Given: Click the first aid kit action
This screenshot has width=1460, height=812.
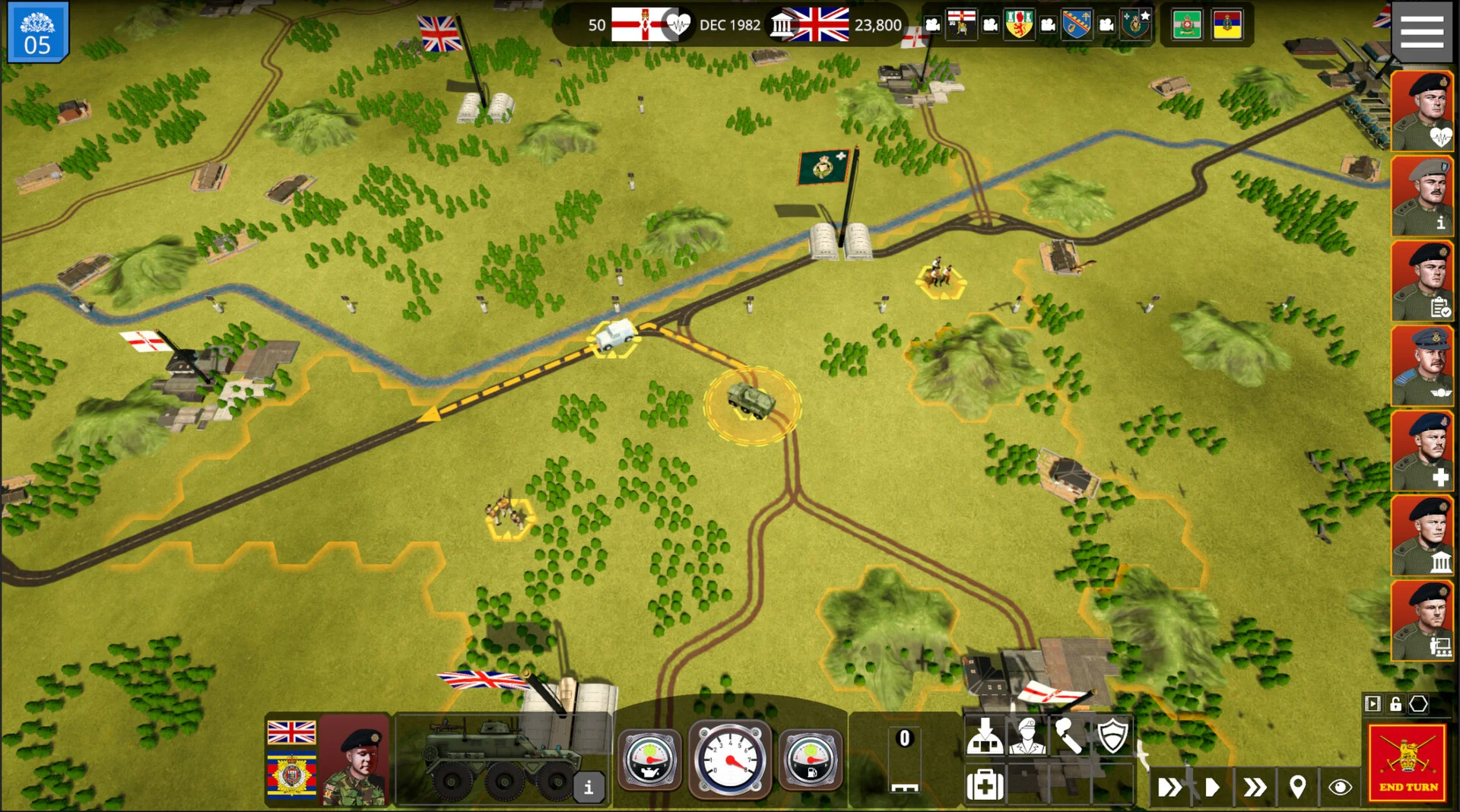Looking at the screenshot, I should pyautogui.click(x=984, y=784).
